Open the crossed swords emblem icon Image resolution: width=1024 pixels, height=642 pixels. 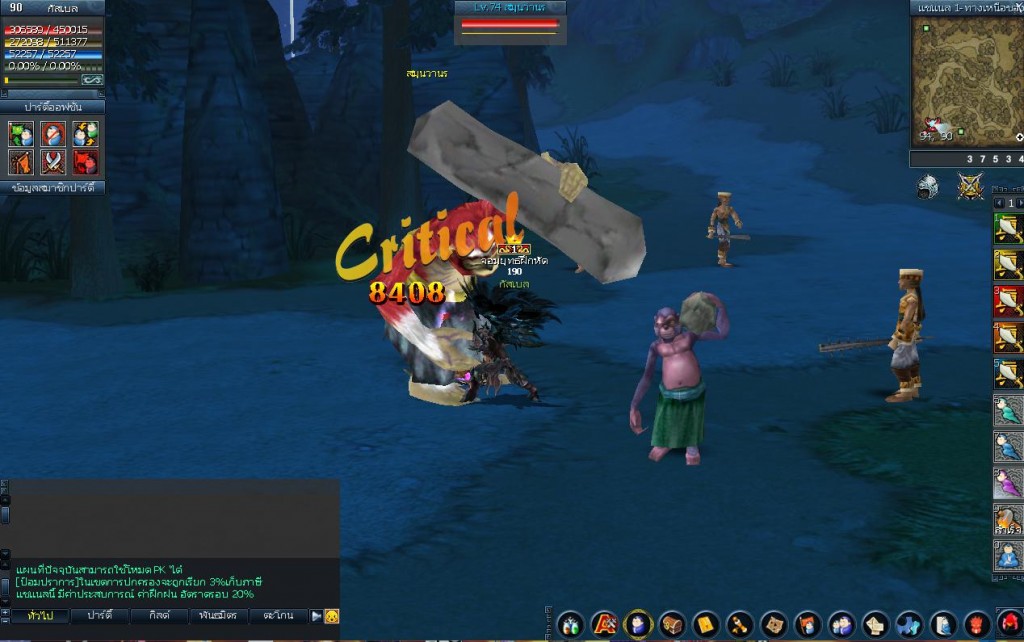coord(970,186)
